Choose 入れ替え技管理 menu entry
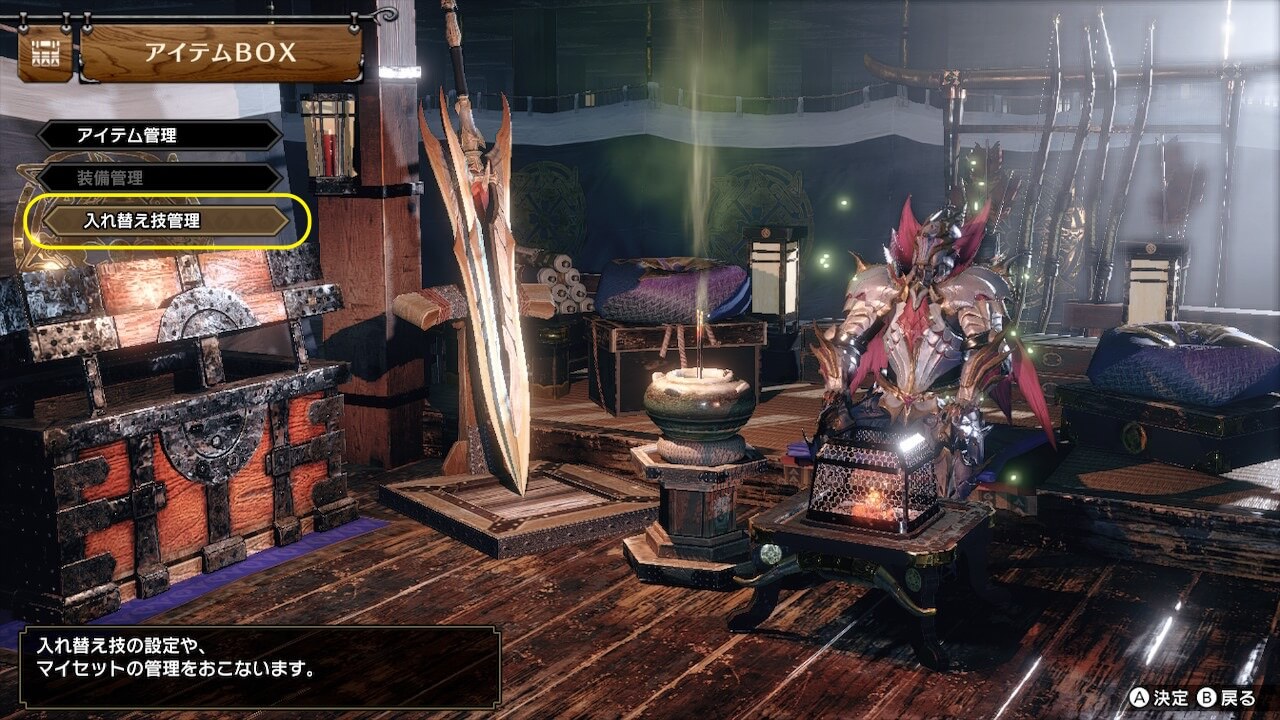 pyautogui.click(x=166, y=221)
